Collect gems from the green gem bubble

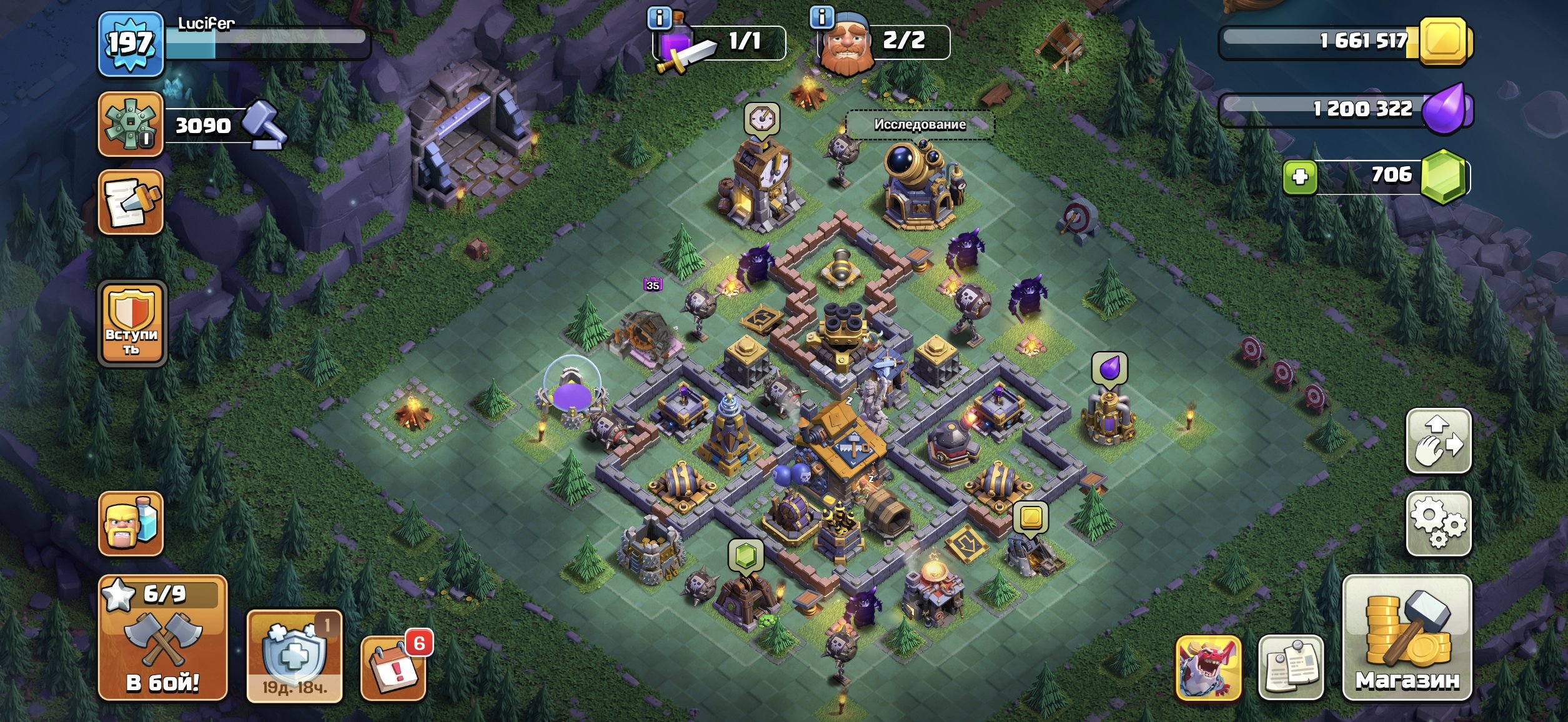point(746,555)
